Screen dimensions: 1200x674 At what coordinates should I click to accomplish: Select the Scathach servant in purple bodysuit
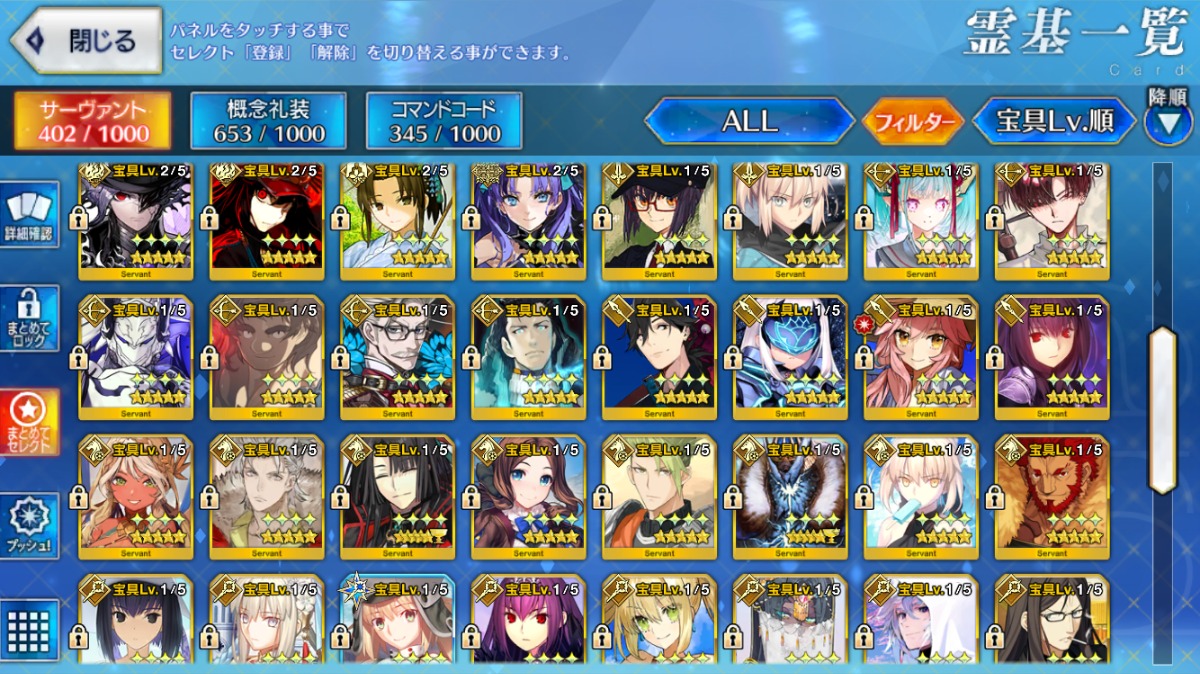[x=1052, y=357]
